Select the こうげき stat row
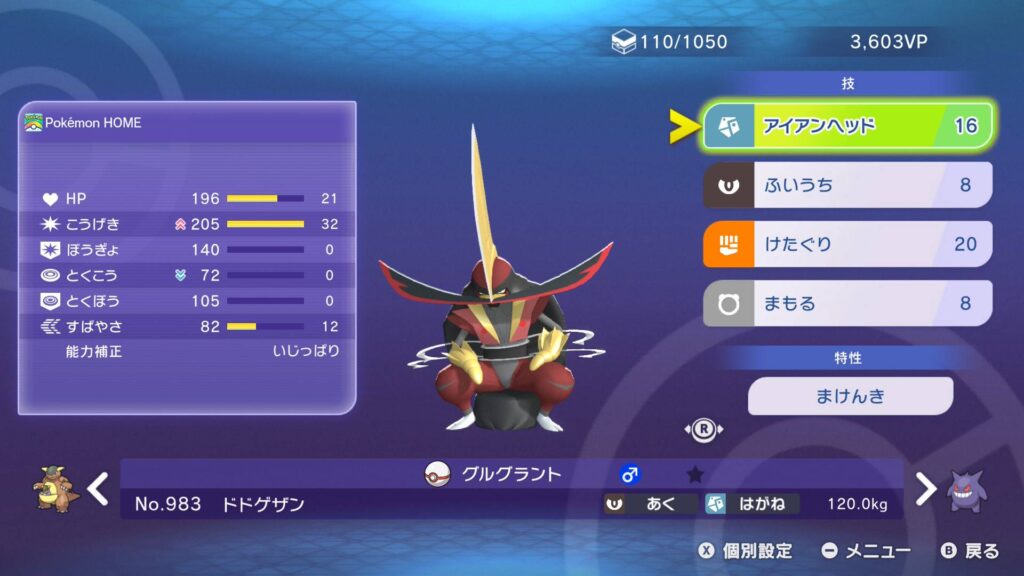Screen dimensions: 1024x576 187,224
